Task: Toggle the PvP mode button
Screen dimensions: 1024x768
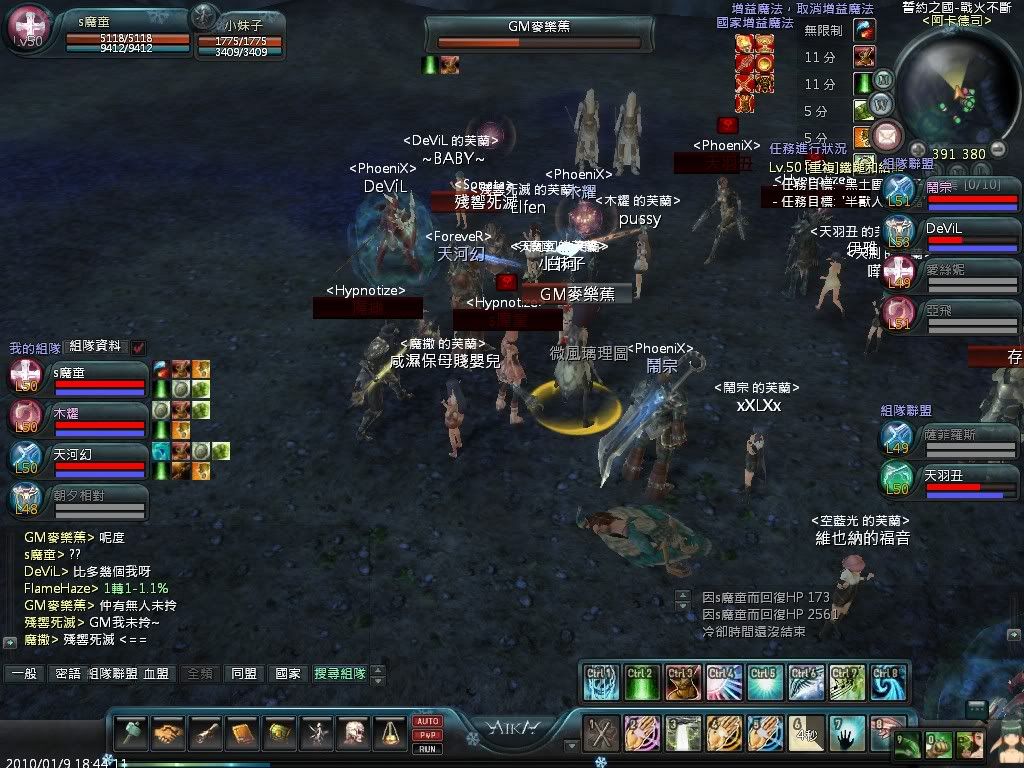Action: coord(427,734)
